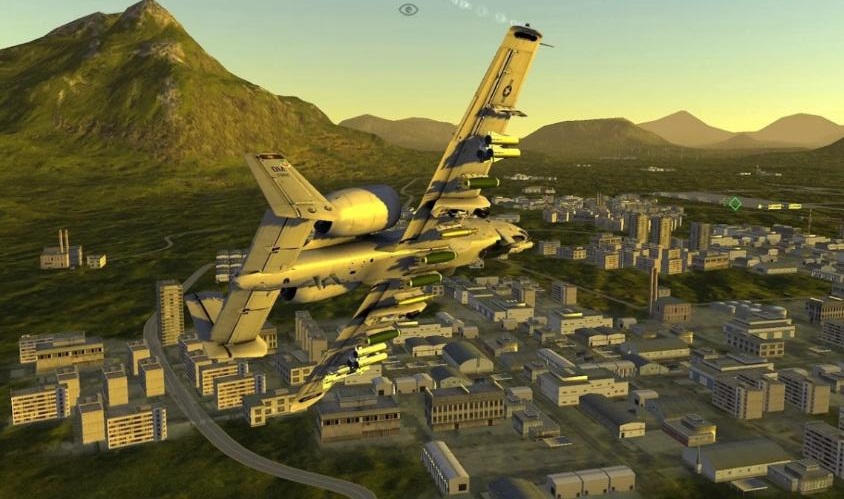Toggle the eye camera view icon
Viewport: 844px width, 499px height.
[408, 10]
